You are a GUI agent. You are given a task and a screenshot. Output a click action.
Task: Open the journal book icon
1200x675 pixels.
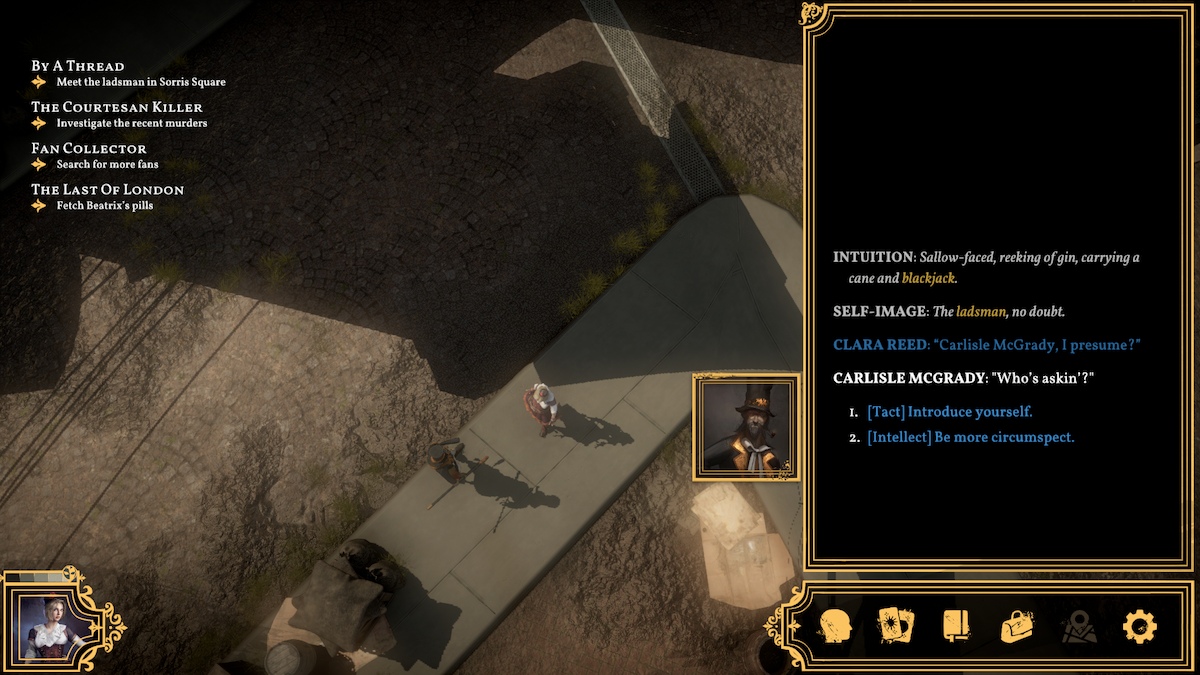[x=956, y=627]
